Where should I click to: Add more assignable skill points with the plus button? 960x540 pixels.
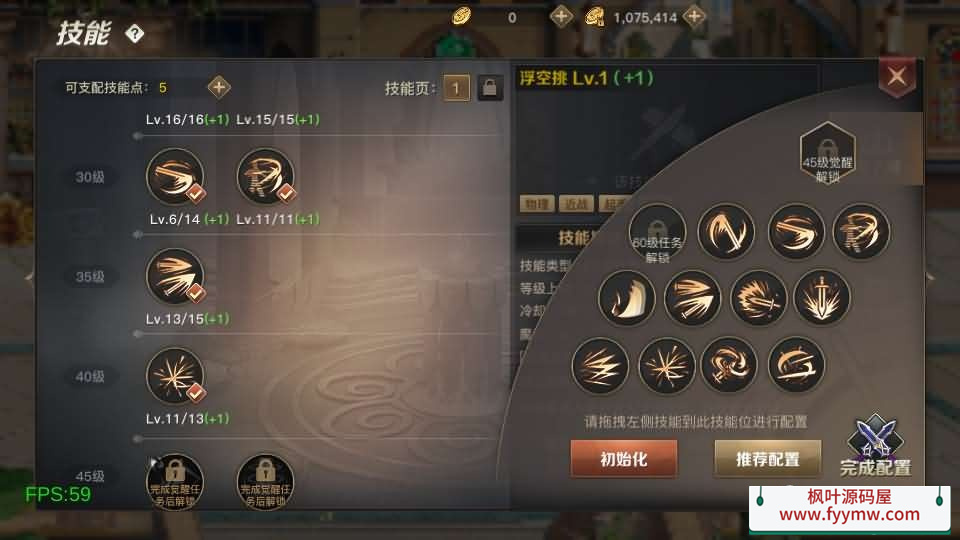tap(219, 87)
